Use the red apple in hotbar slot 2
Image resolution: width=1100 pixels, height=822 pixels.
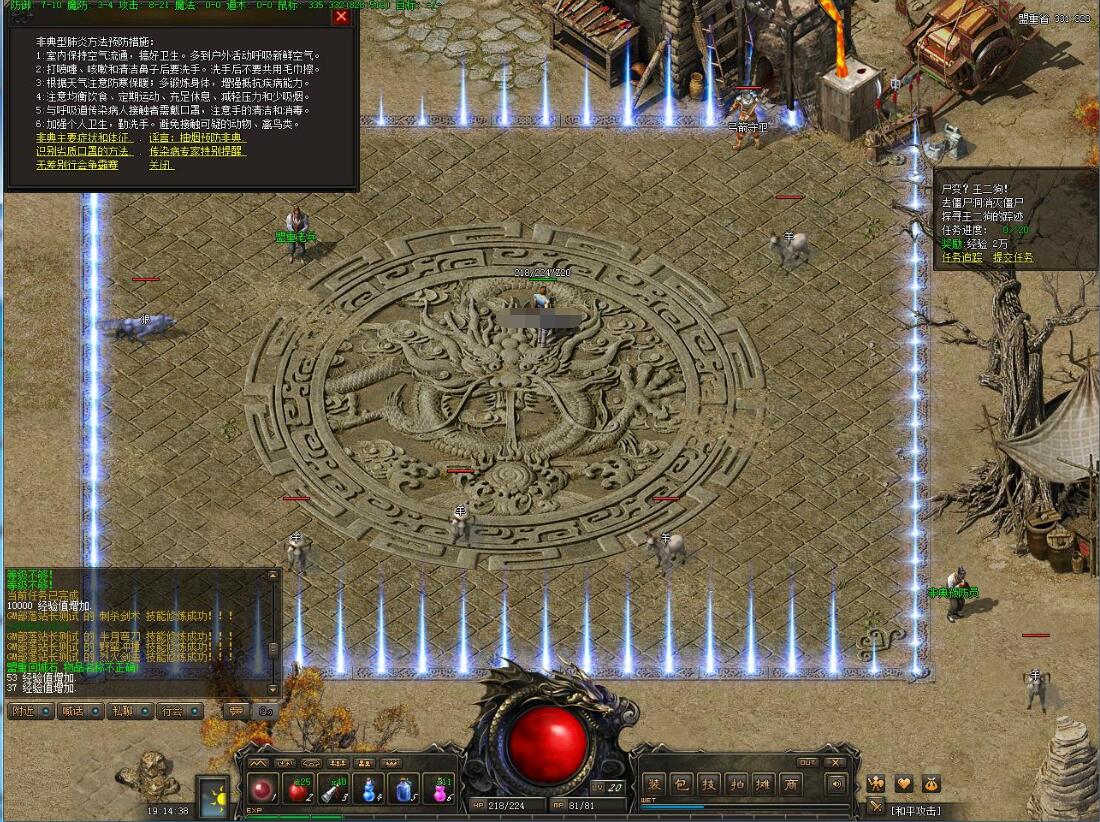coord(299,789)
